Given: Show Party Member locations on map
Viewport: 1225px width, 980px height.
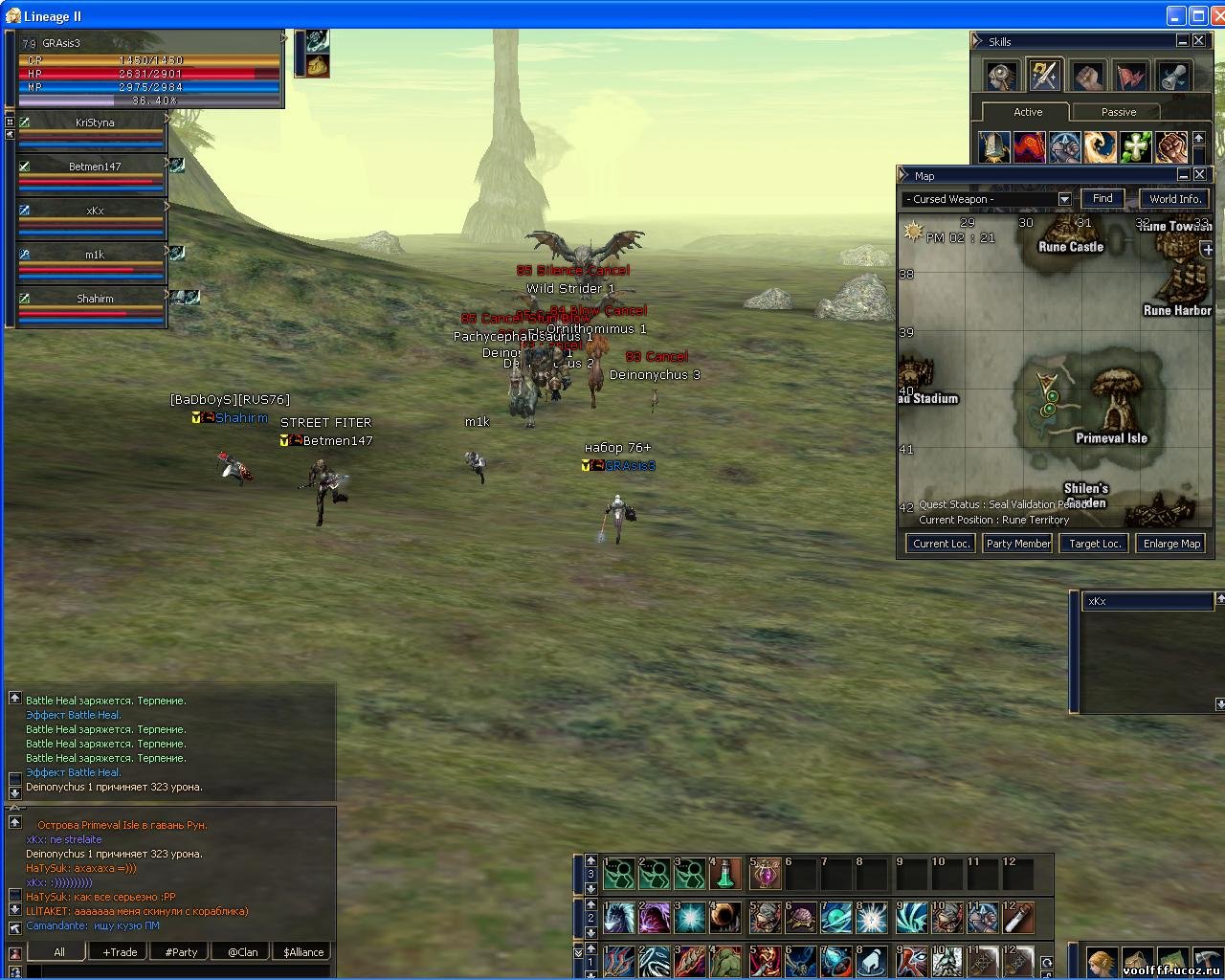Looking at the screenshot, I should click(x=1018, y=544).
